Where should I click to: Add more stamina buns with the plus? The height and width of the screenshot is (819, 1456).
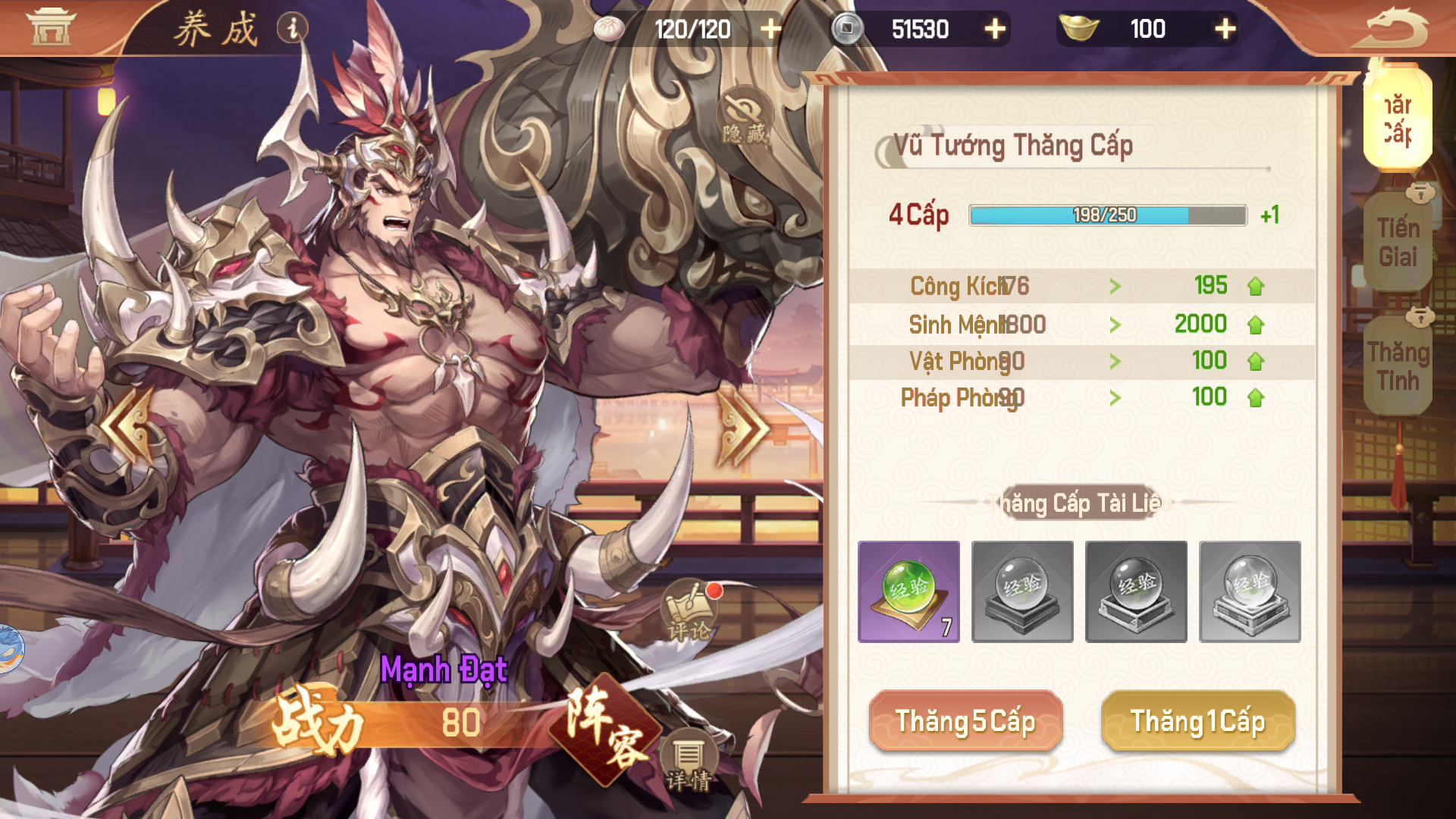770,29
